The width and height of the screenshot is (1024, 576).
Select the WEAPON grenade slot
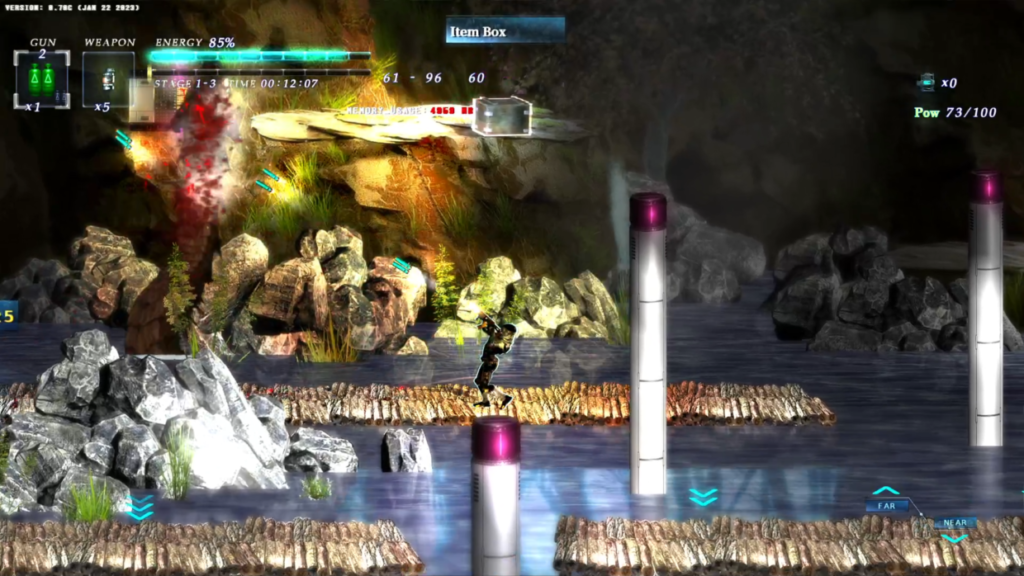click(x=108, y=78)
